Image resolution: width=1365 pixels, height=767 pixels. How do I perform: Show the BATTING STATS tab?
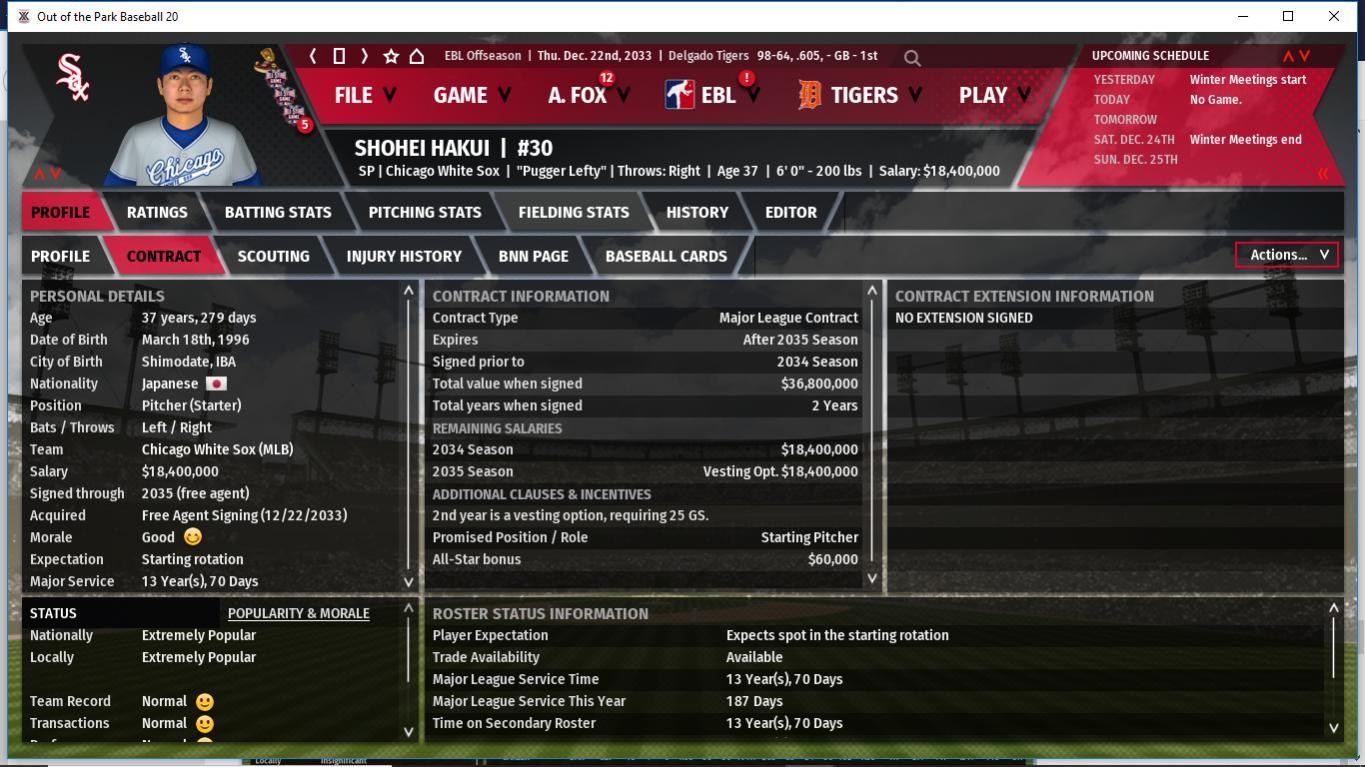tap(278, 212)
